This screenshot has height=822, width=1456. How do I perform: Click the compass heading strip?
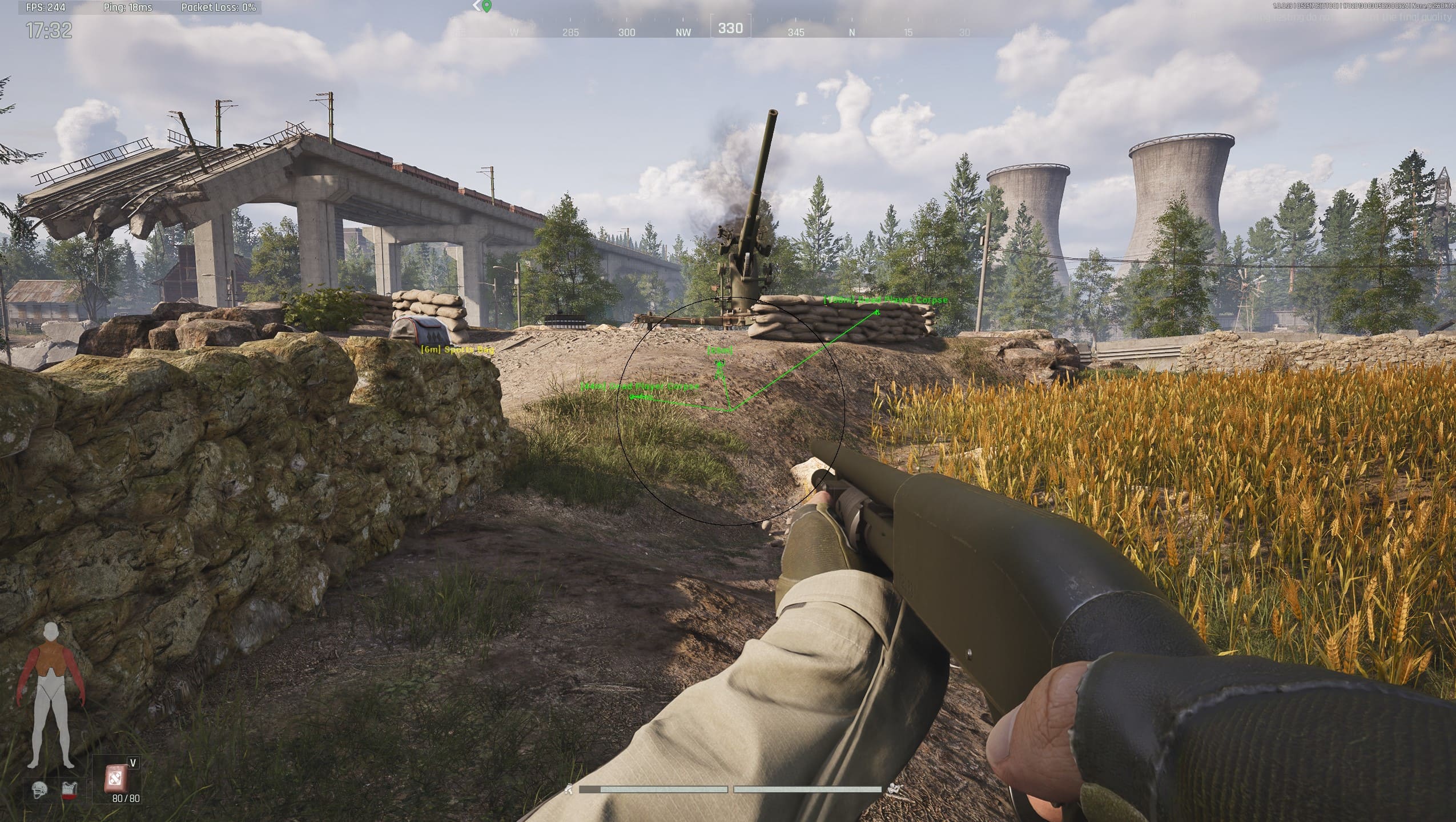tap(730, 29)
